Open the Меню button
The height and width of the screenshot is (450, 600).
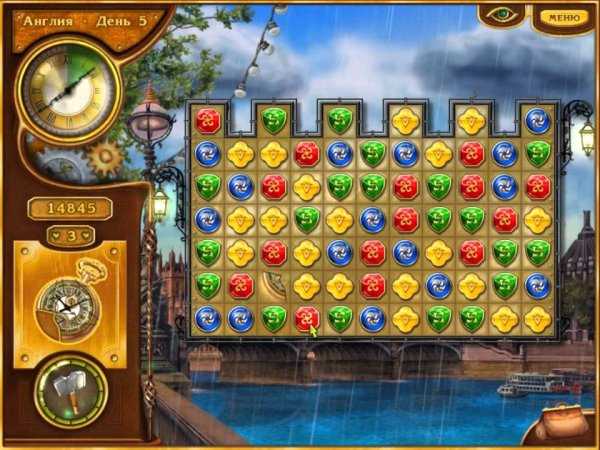coord(565,16)
